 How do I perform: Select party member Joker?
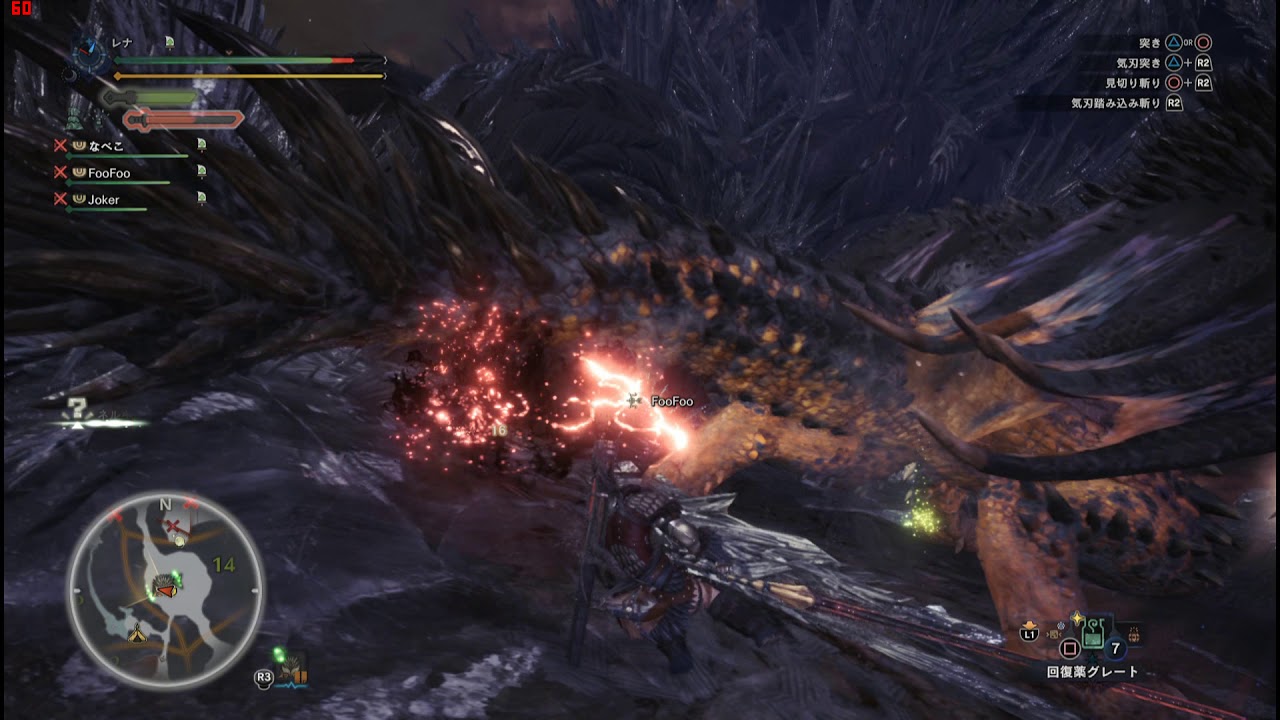pyautogui.click(x=103, y=200)
